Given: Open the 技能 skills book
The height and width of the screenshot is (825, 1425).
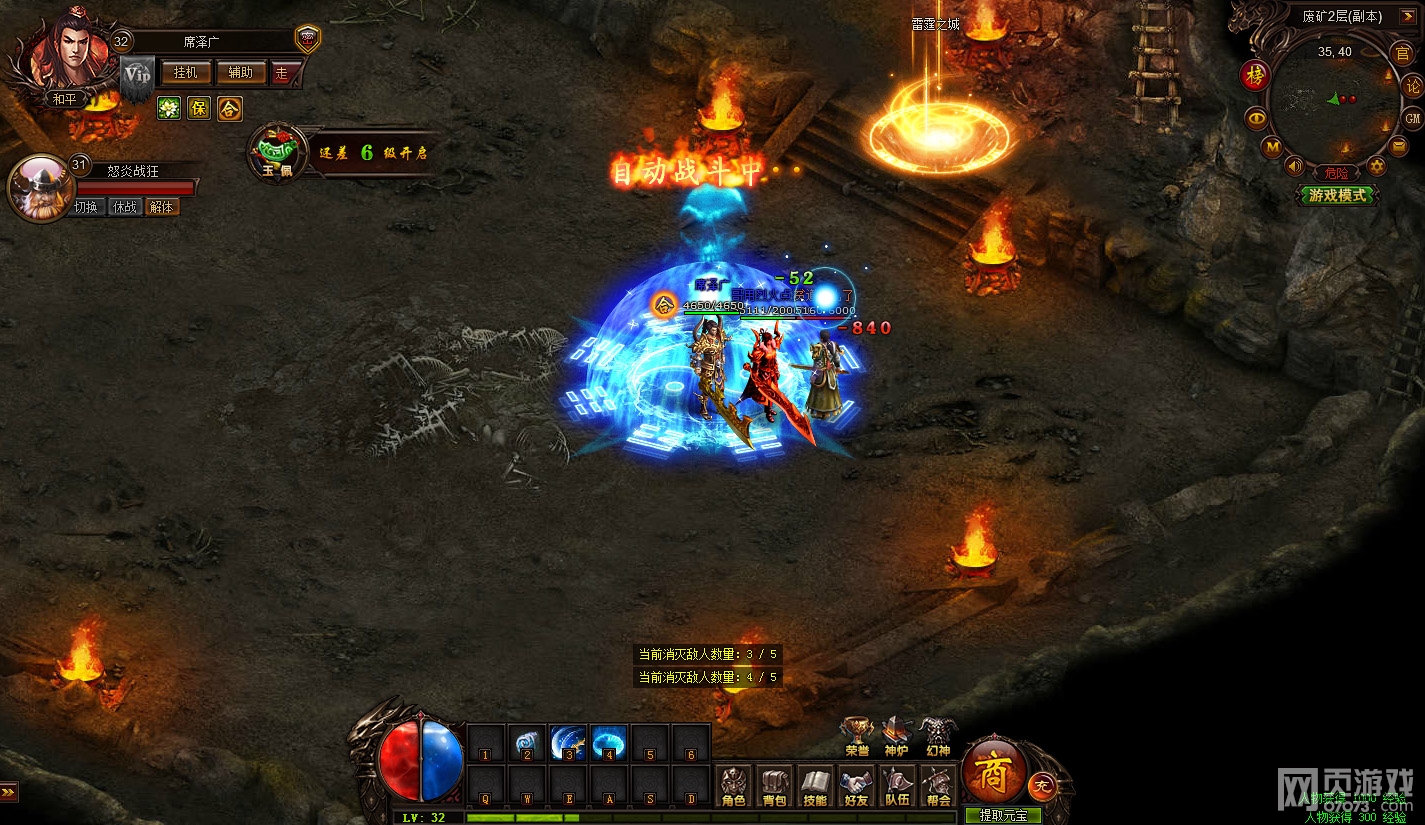Looking at the screenshot, I should (815, 786).
